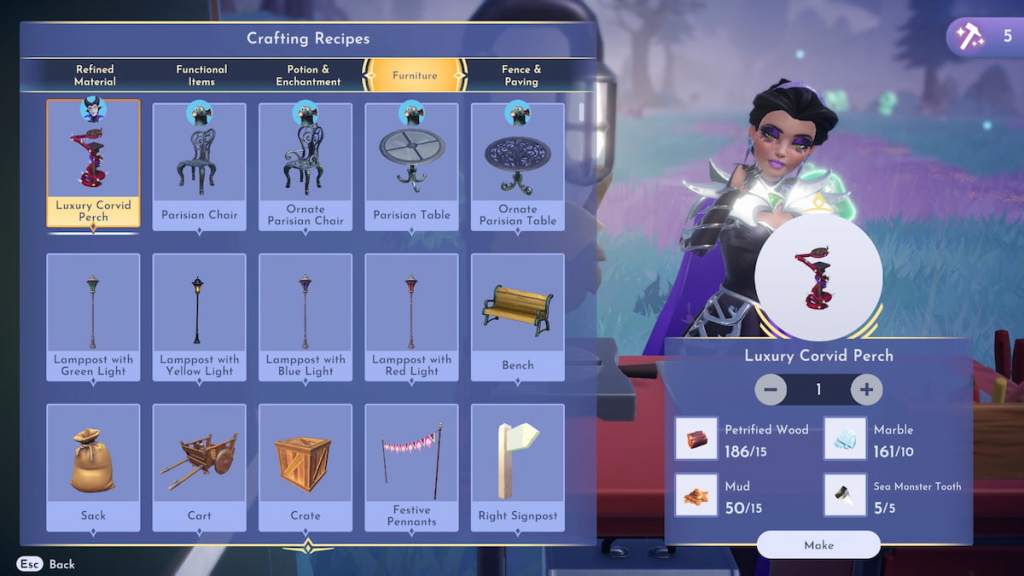The image size is (1024, 576).
Task: Choose the Festive Pennants recipe
Action: point(412,467)
